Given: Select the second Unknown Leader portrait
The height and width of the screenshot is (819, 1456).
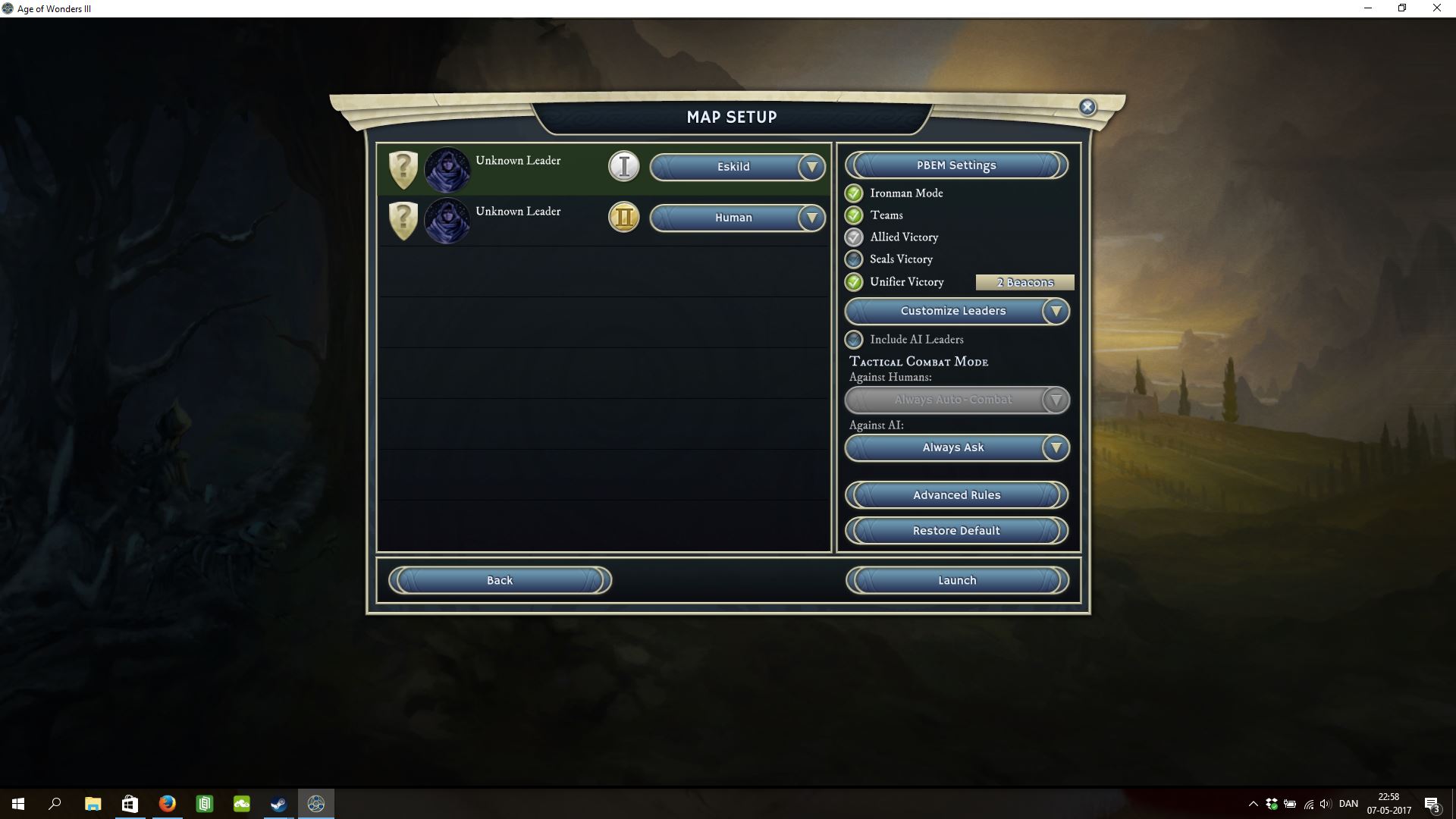Looking at the screenshot, I should pyautogui.click(x=447, y=220).
